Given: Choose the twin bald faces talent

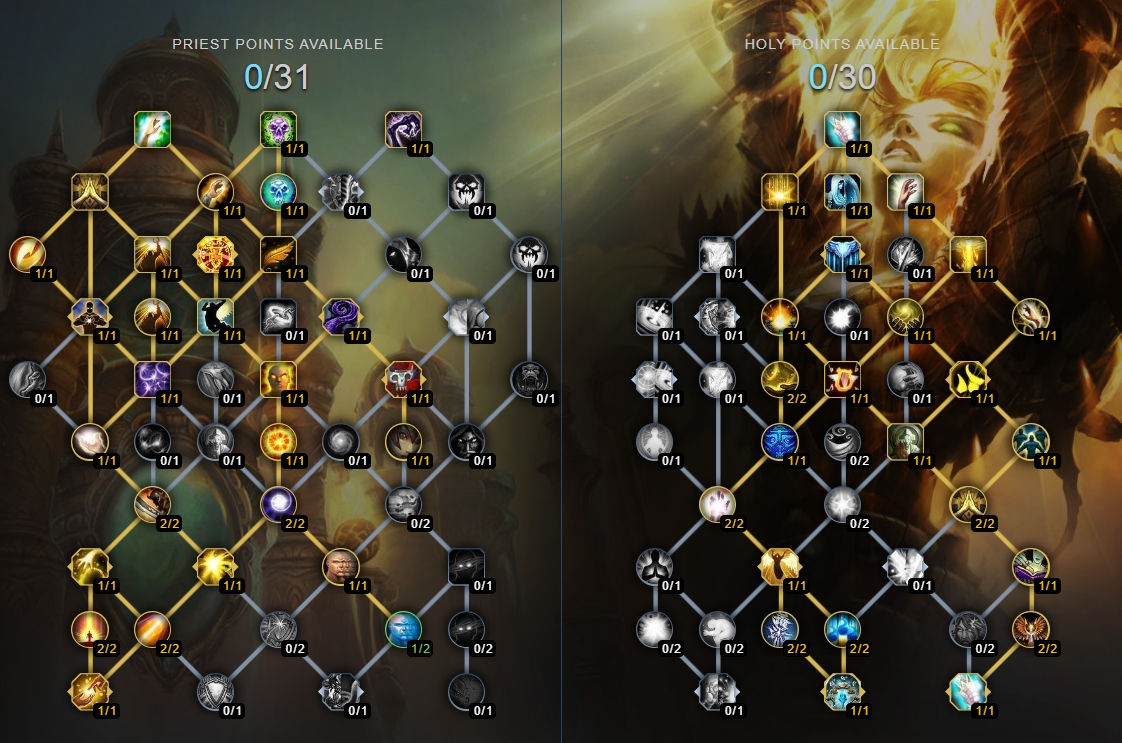Looking at the screenshot, I should (x=340, y=566).
